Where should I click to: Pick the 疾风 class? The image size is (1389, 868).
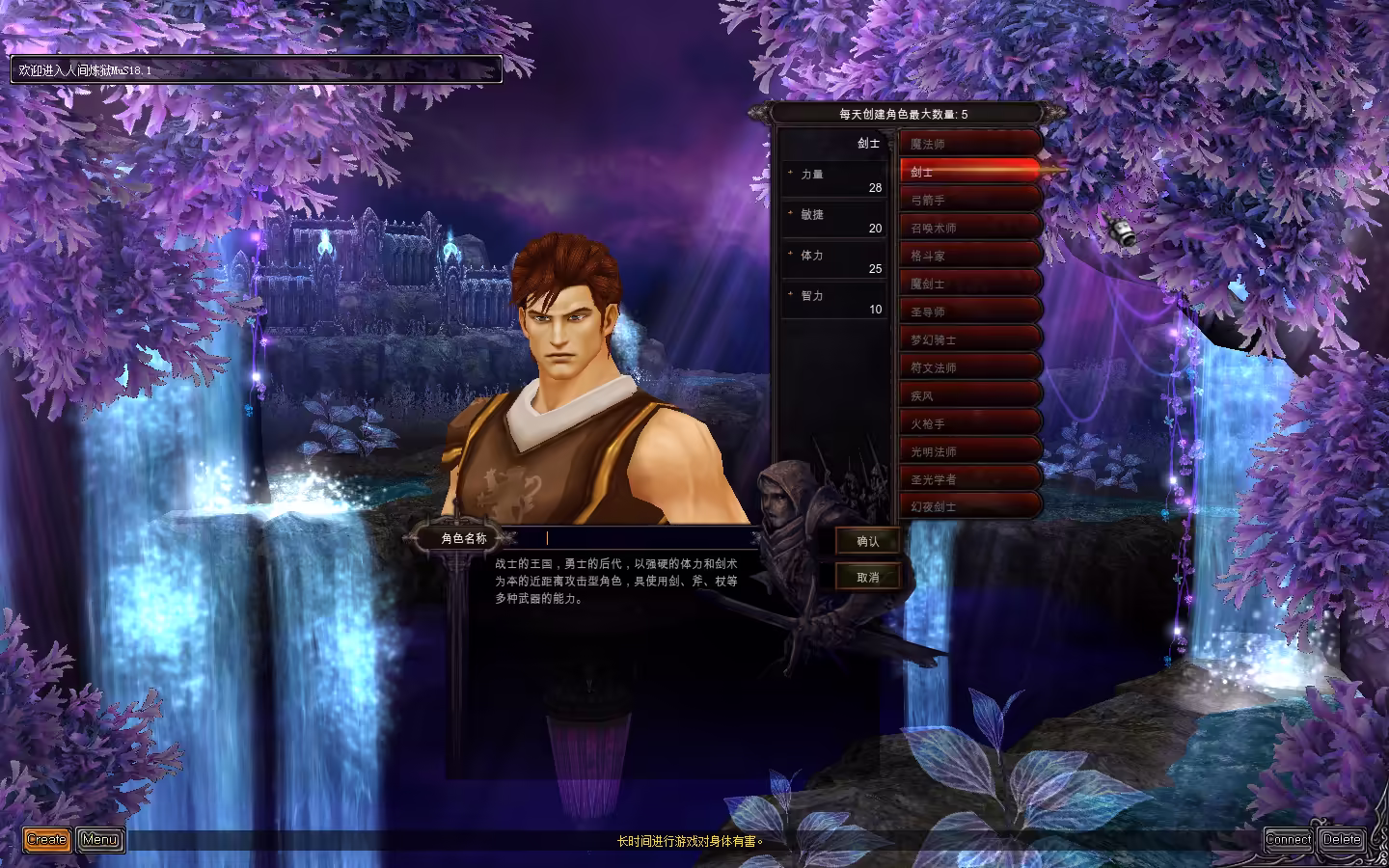click(969, 395)
